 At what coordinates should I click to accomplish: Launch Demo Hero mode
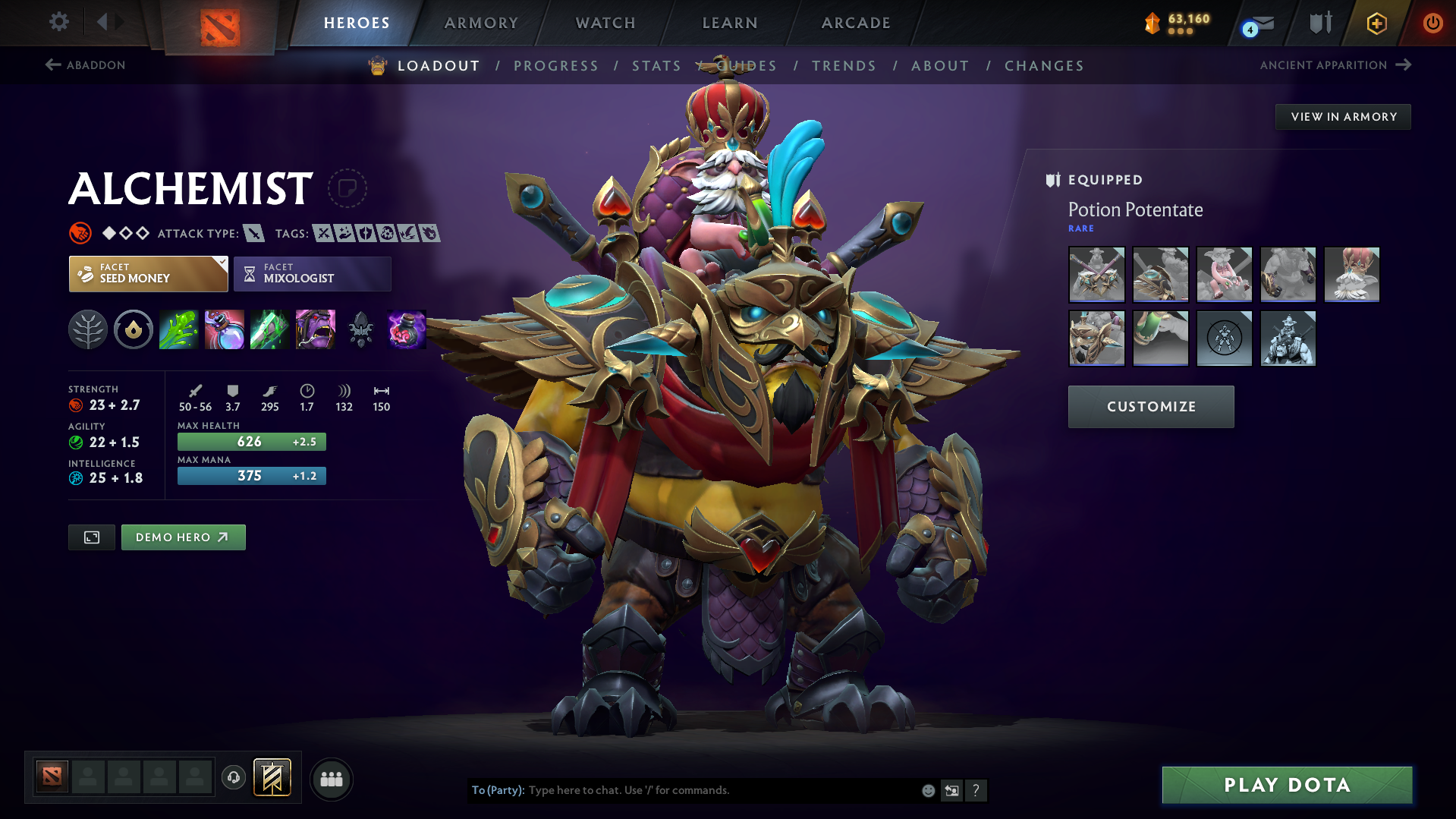(x=183, y=537)
